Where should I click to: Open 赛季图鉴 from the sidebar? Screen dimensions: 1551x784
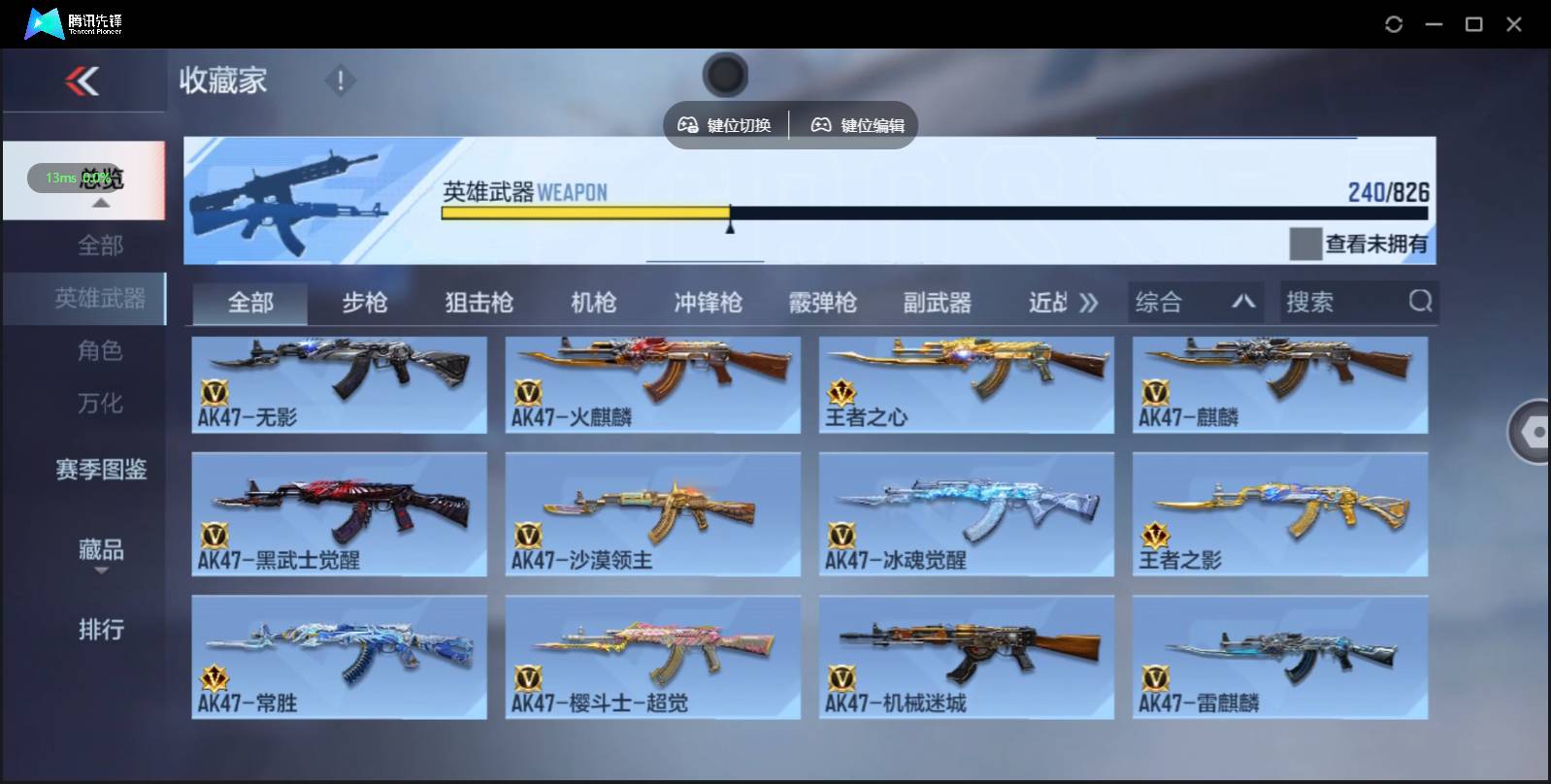pos(100,470)
